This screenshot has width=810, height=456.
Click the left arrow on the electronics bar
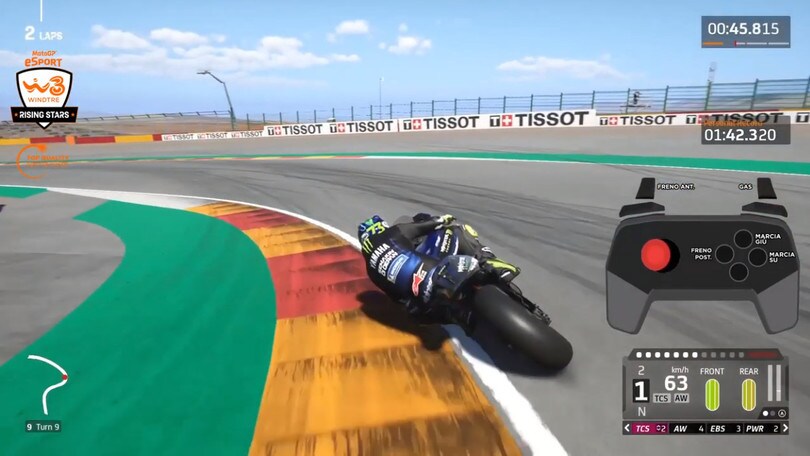(x=627, y=428)
